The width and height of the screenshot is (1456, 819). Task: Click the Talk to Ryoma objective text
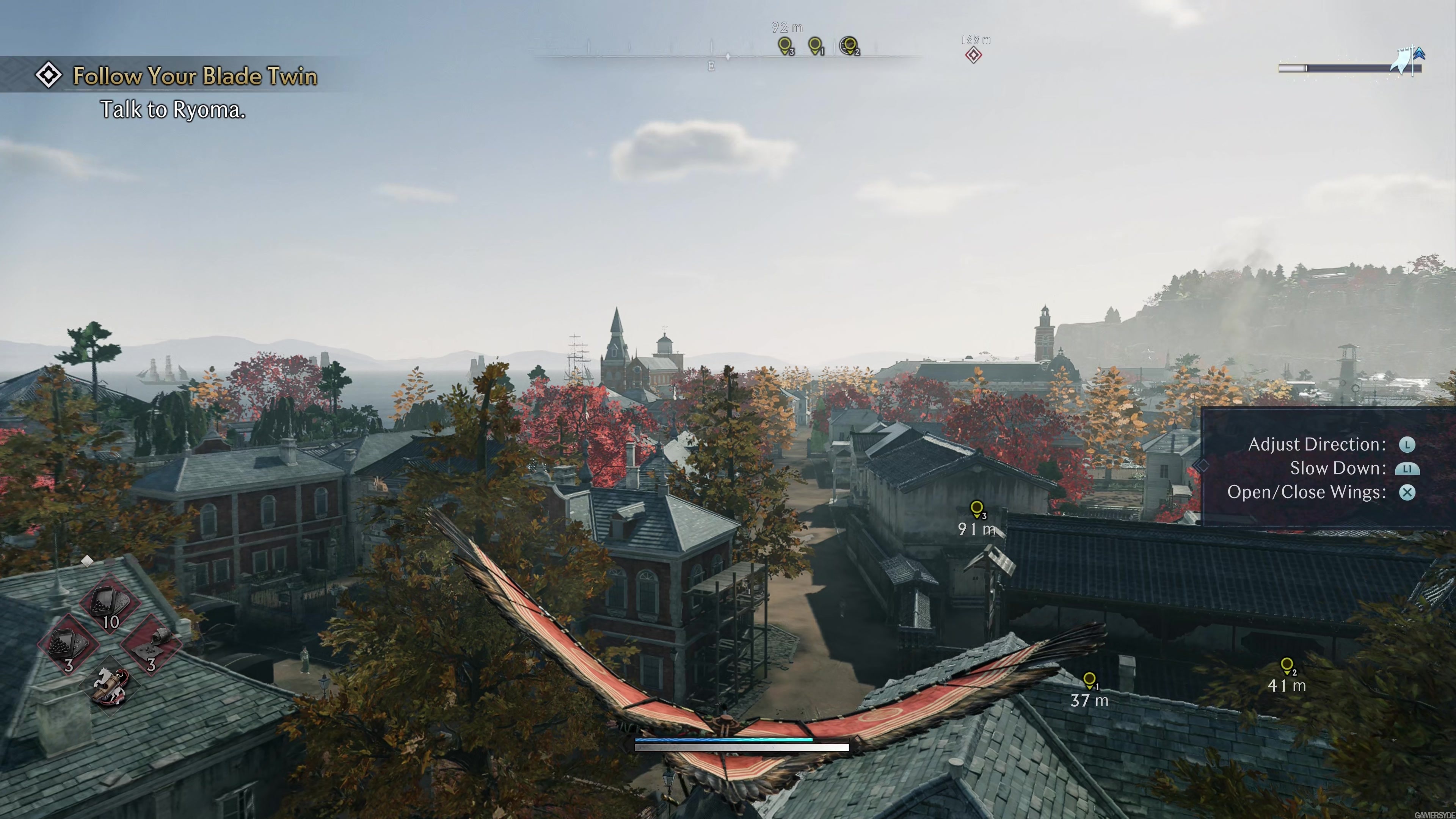pyautogui.click(x=173, y=110)
